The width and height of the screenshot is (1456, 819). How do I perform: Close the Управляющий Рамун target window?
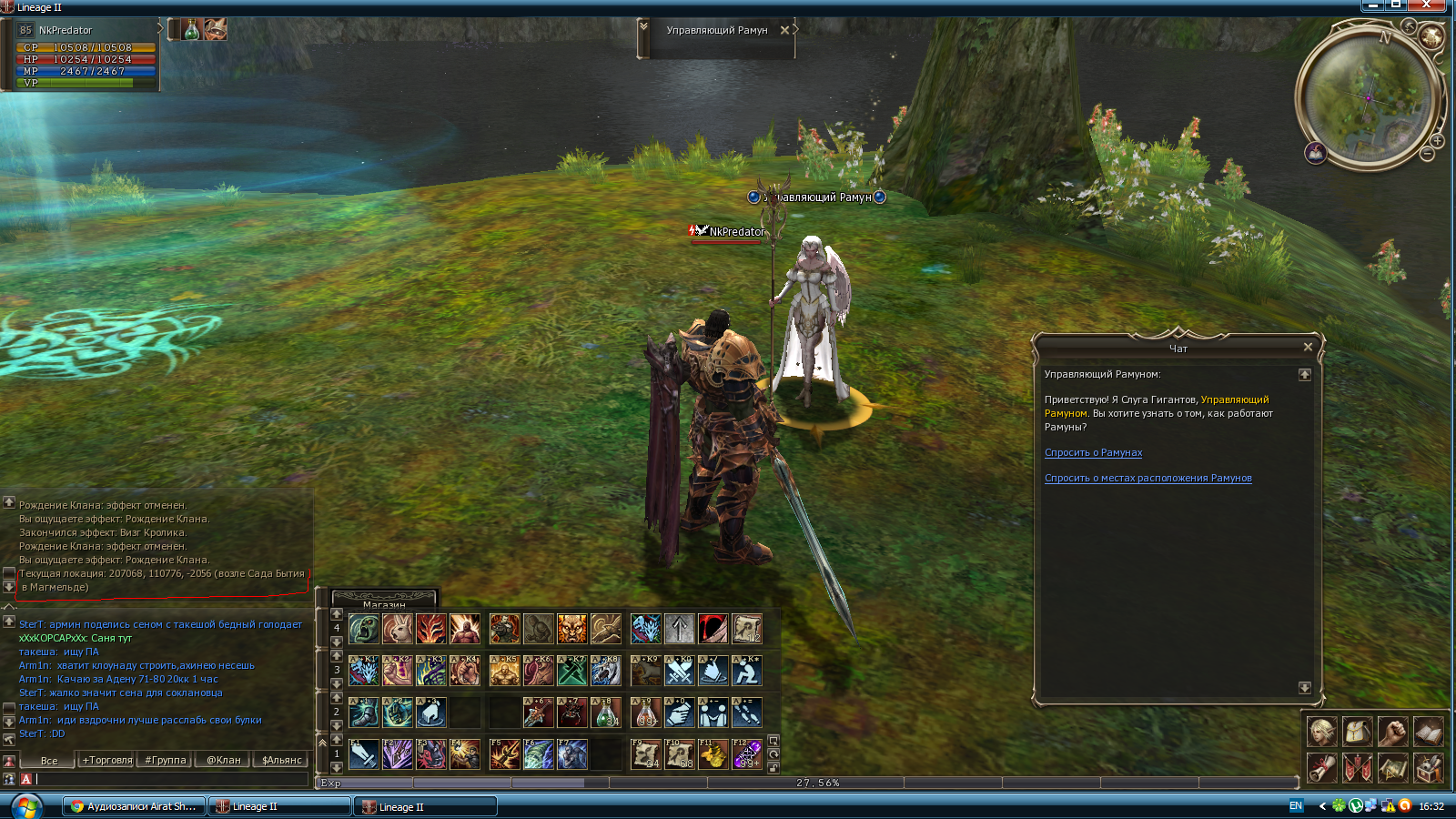[784, 30]
